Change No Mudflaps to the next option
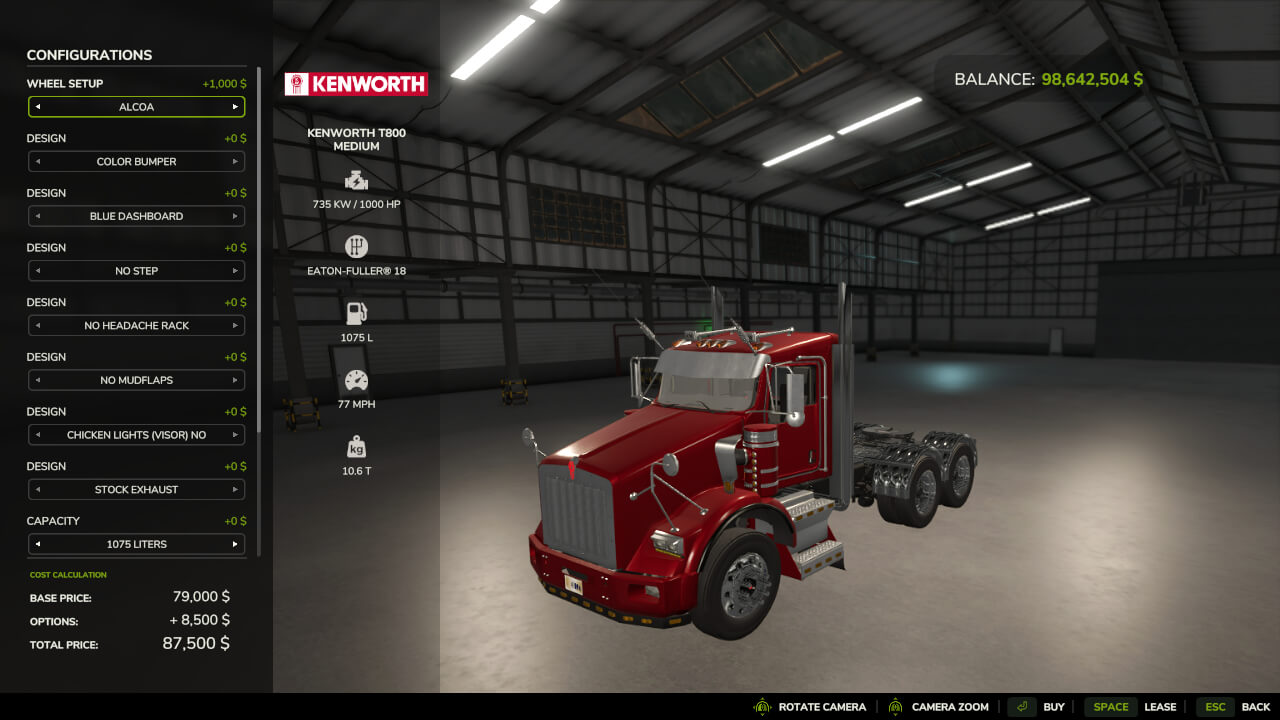 [x=235, y=381]
